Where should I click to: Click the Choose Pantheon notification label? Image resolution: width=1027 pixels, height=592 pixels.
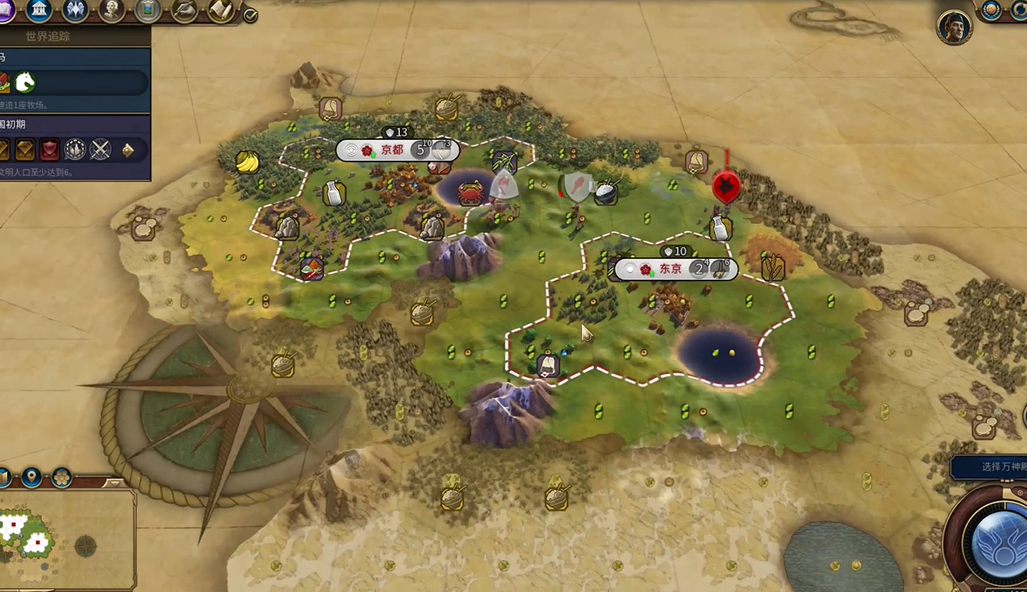(x=990, y=467)
